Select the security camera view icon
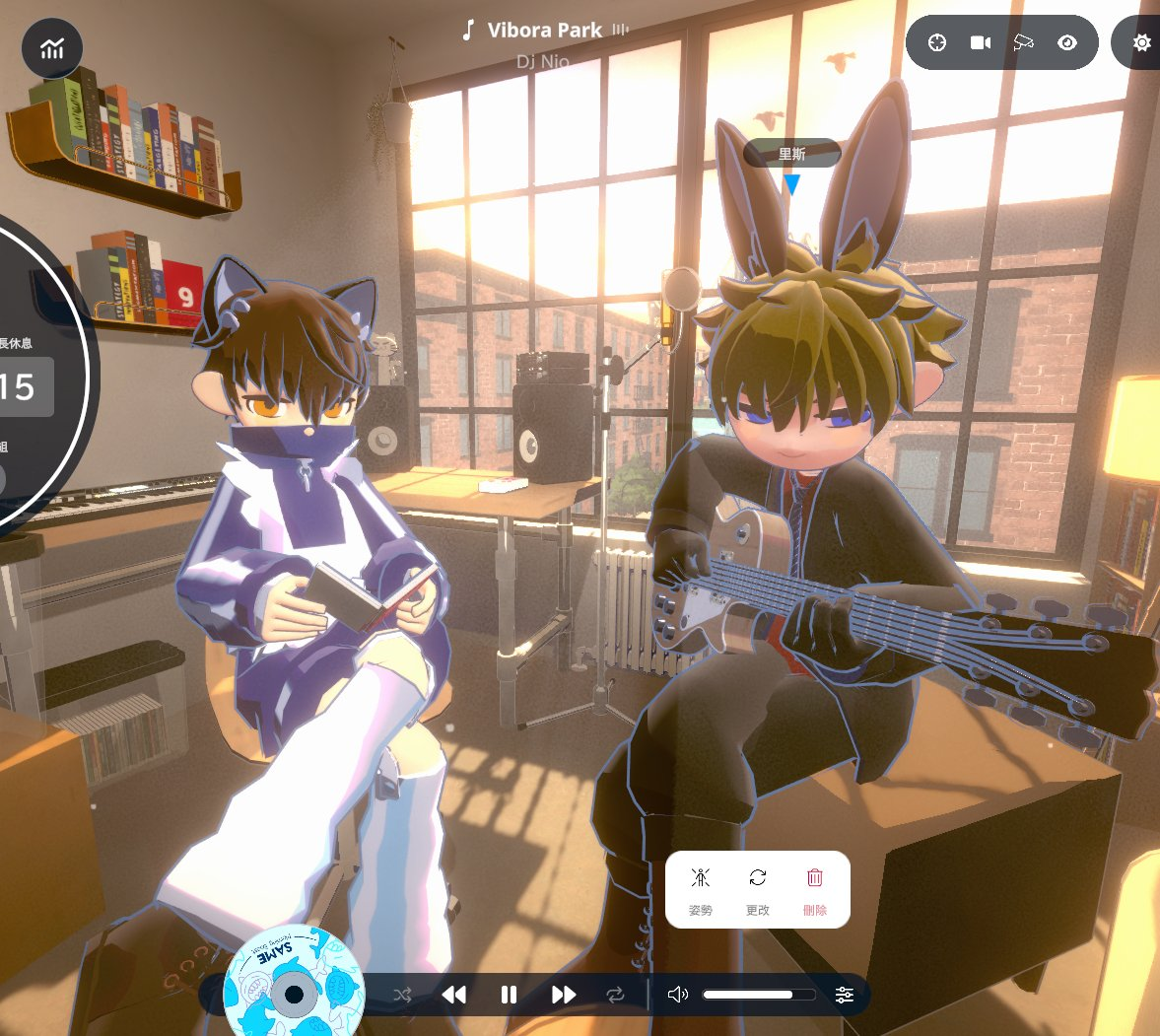 [1024, 42]
